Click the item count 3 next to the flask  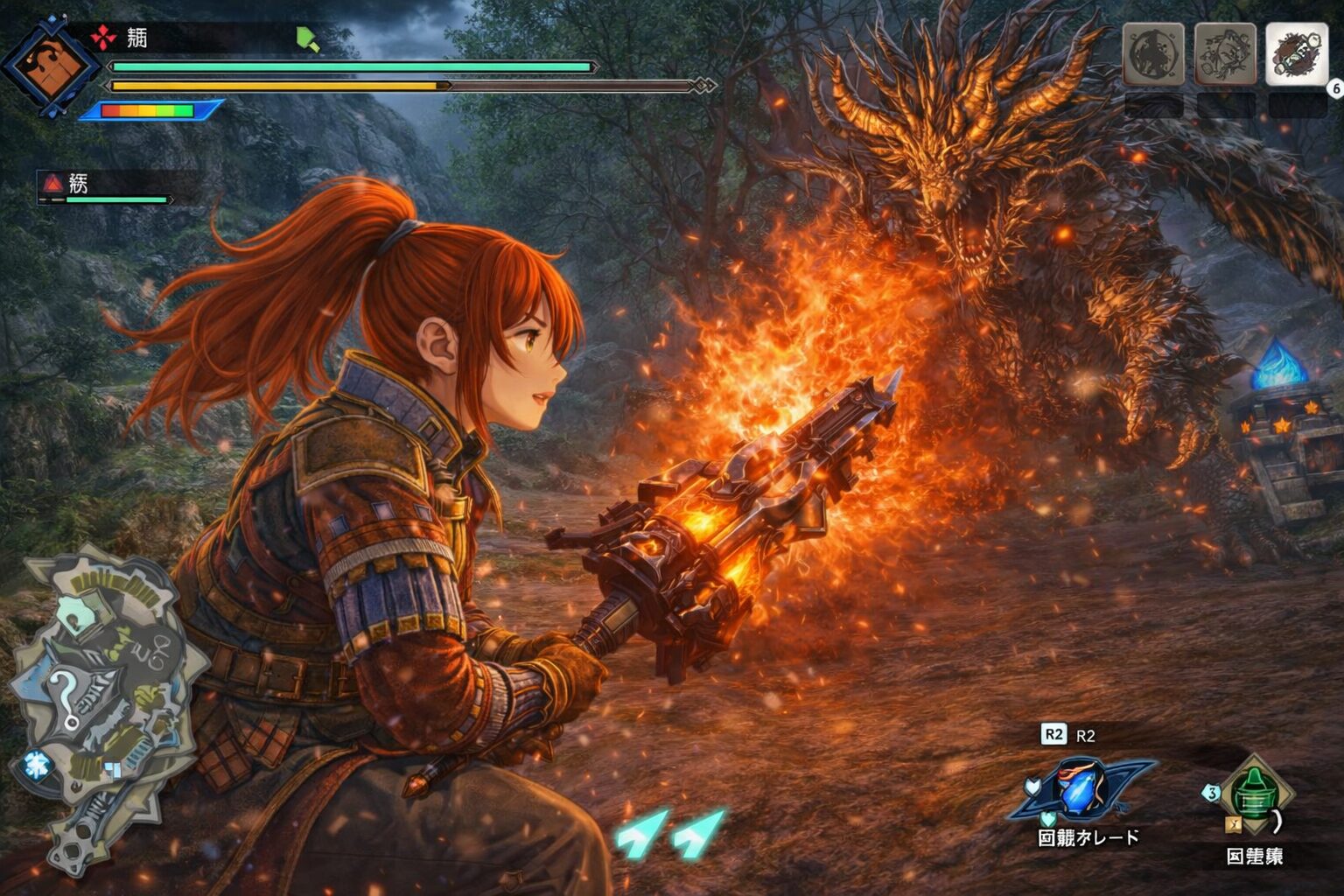pyautogui.click(x=1212, y=790)
